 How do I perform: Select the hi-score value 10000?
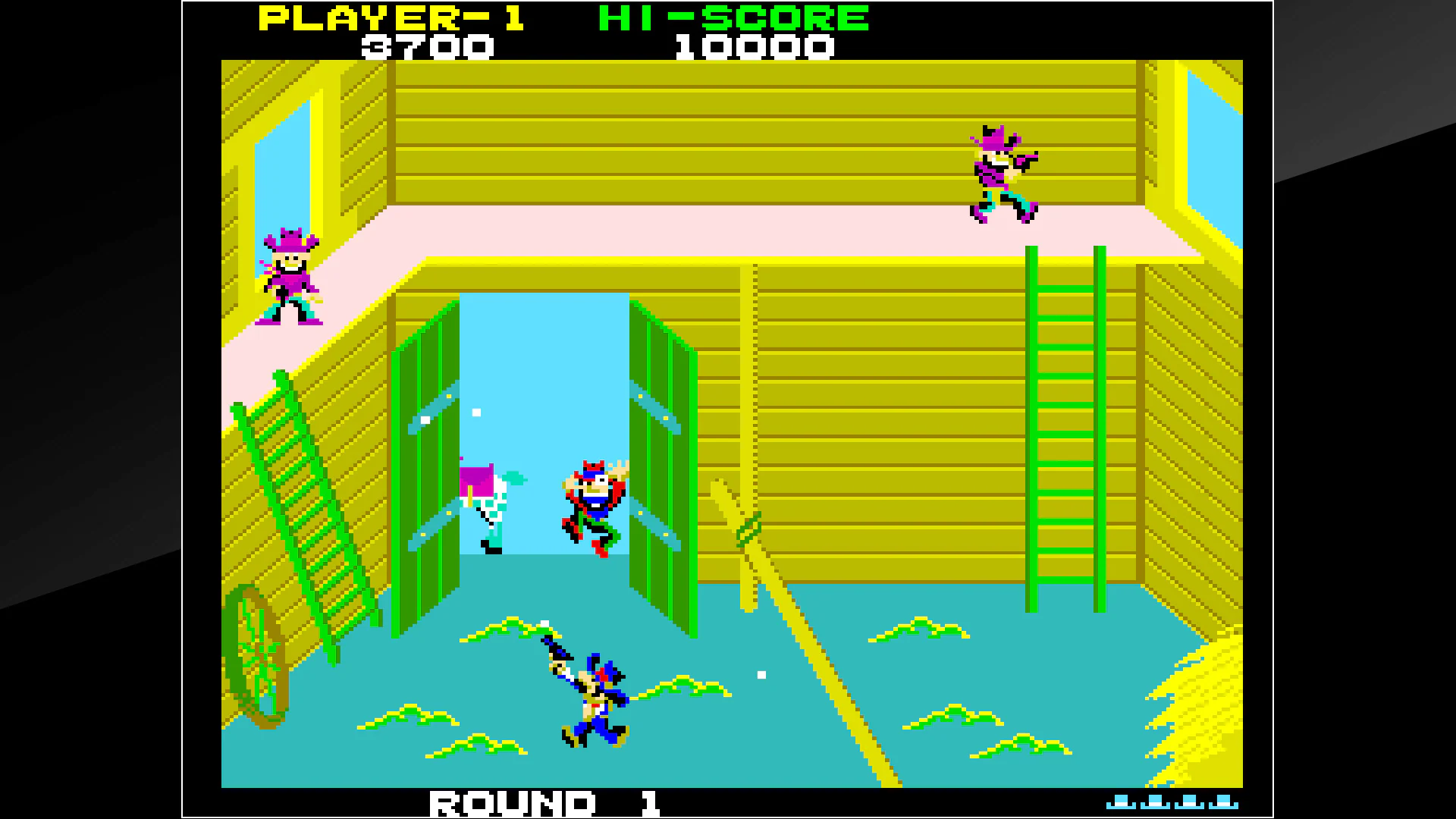pyautogui.click(x=755, y=47)
